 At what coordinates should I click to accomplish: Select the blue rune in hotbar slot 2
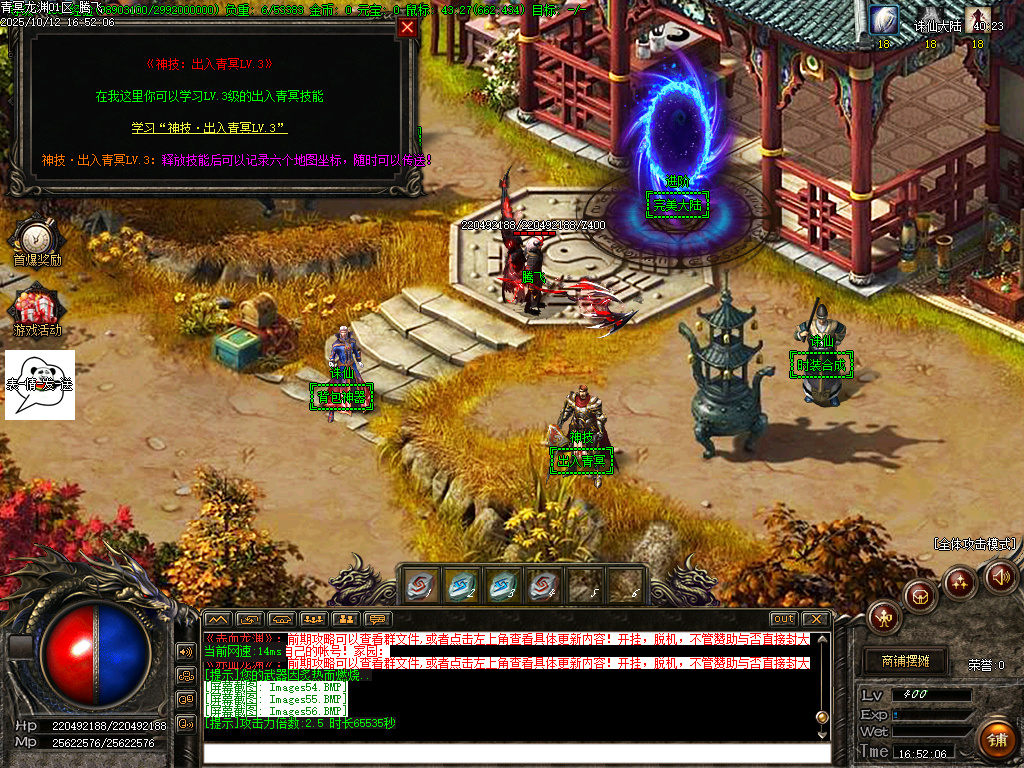pyautogui.click(x=462, y=585)
